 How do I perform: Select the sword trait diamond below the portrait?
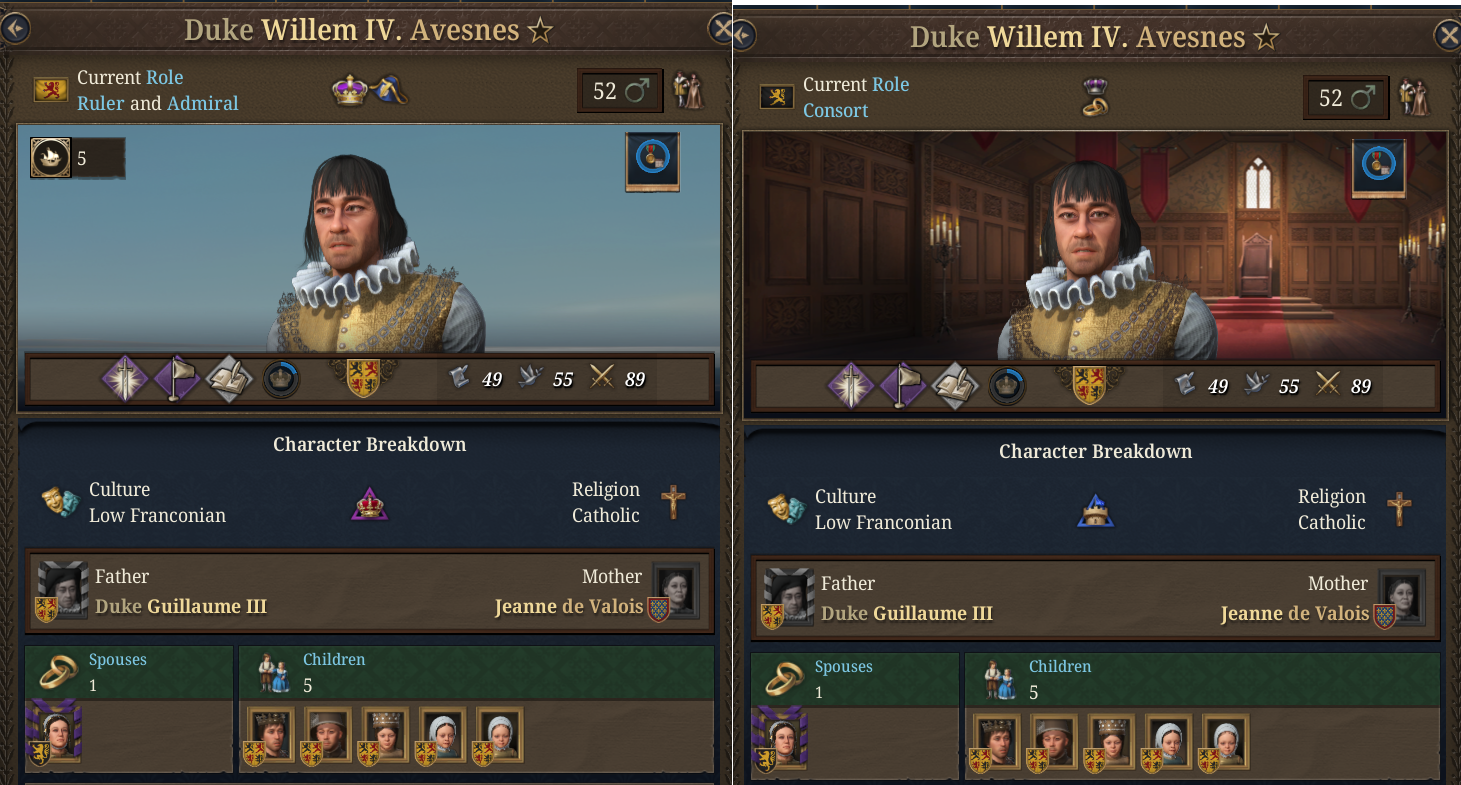pyautogui.click(x=125, y=379)
